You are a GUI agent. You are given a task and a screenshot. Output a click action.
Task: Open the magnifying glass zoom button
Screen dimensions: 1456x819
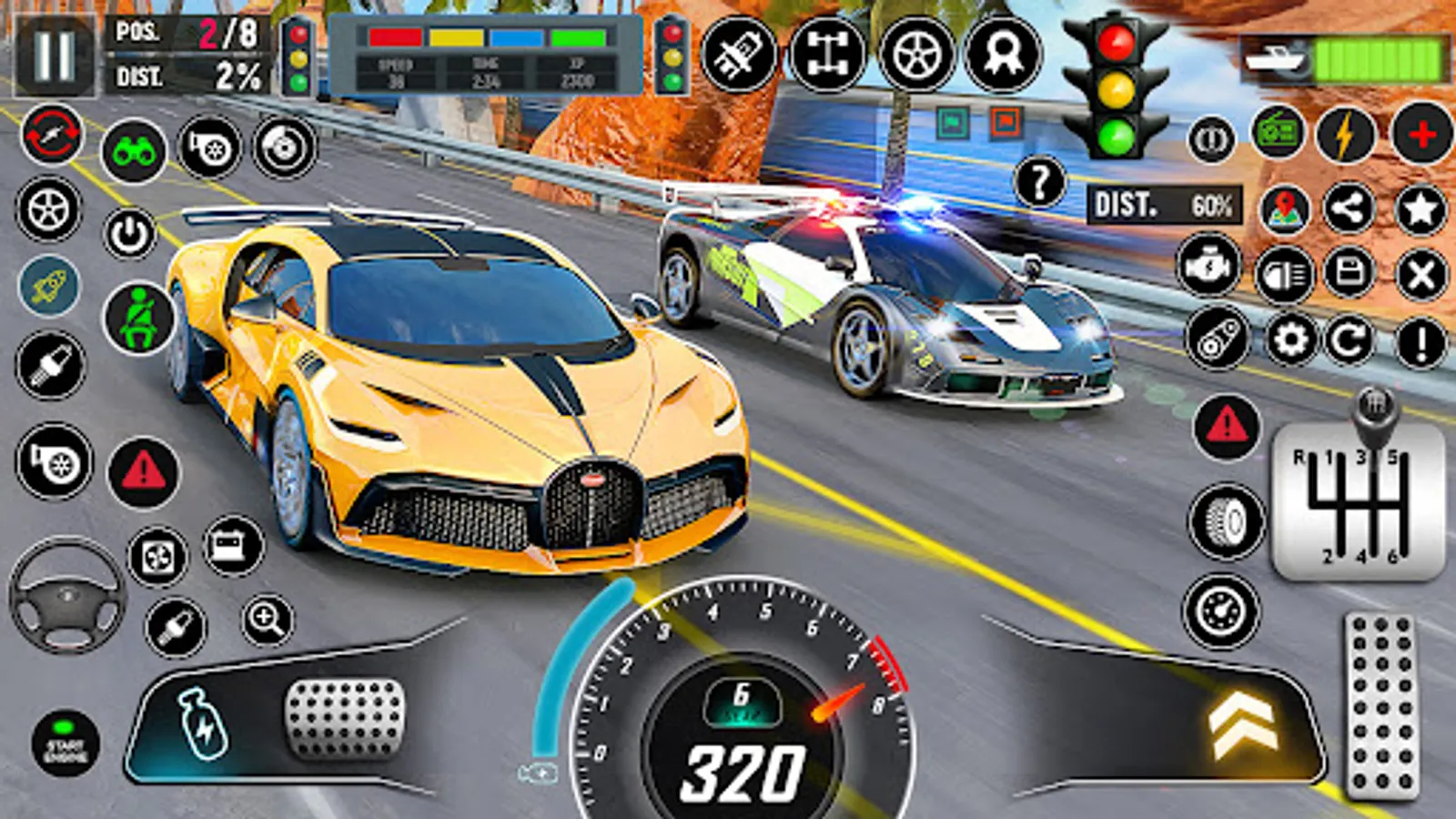[267, 621]
